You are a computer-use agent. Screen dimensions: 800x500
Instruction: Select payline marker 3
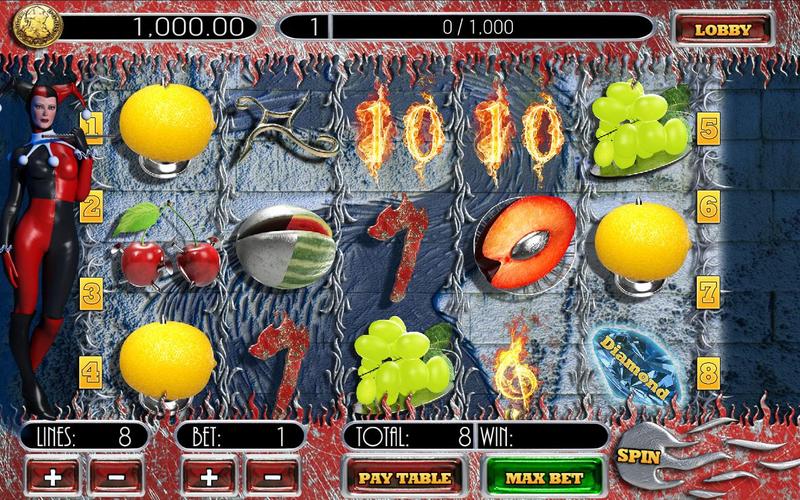pyautogui.click(x=92, y=293)
